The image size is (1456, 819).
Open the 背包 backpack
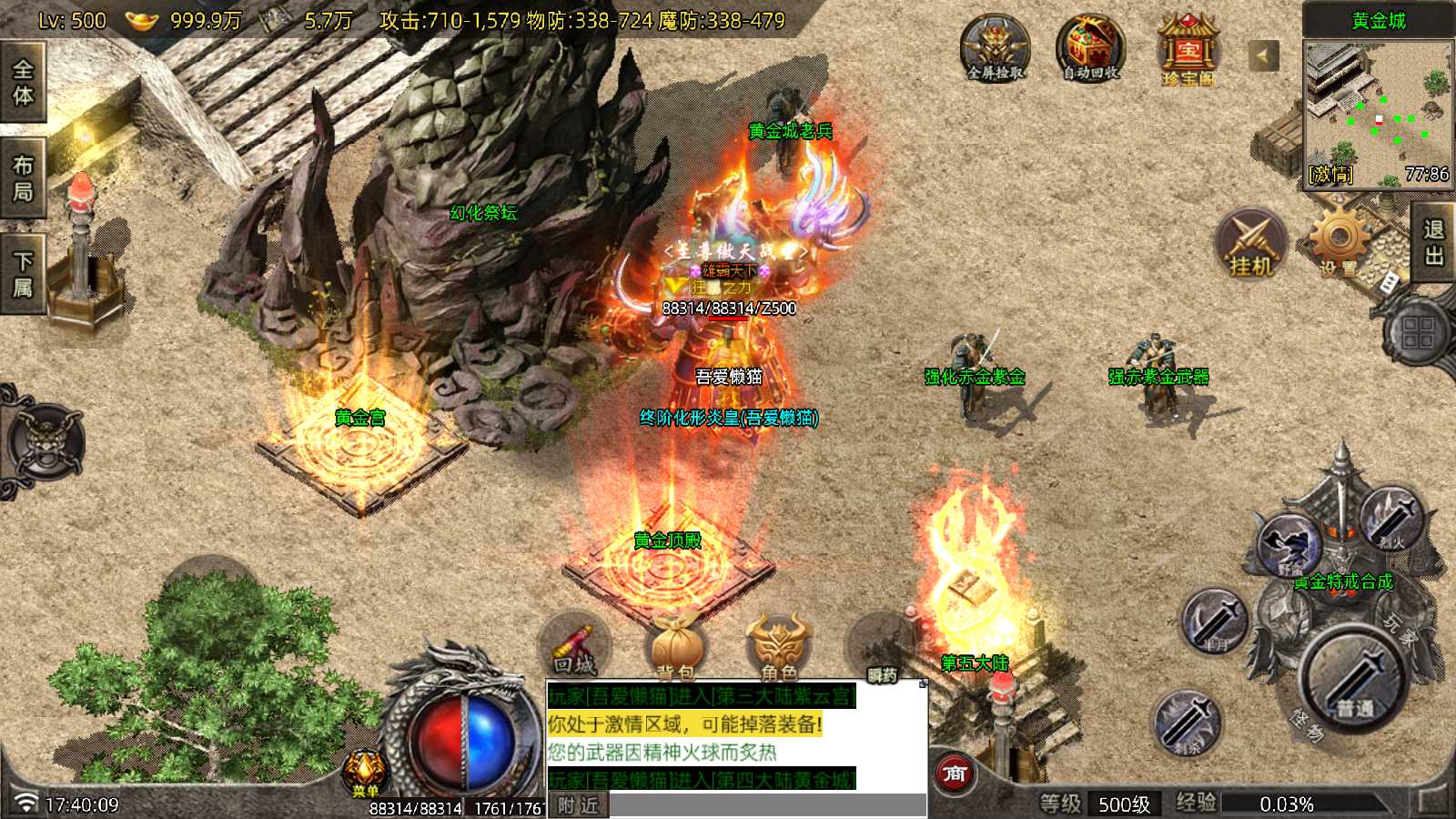pyautogui.click(x=676, y=648)
